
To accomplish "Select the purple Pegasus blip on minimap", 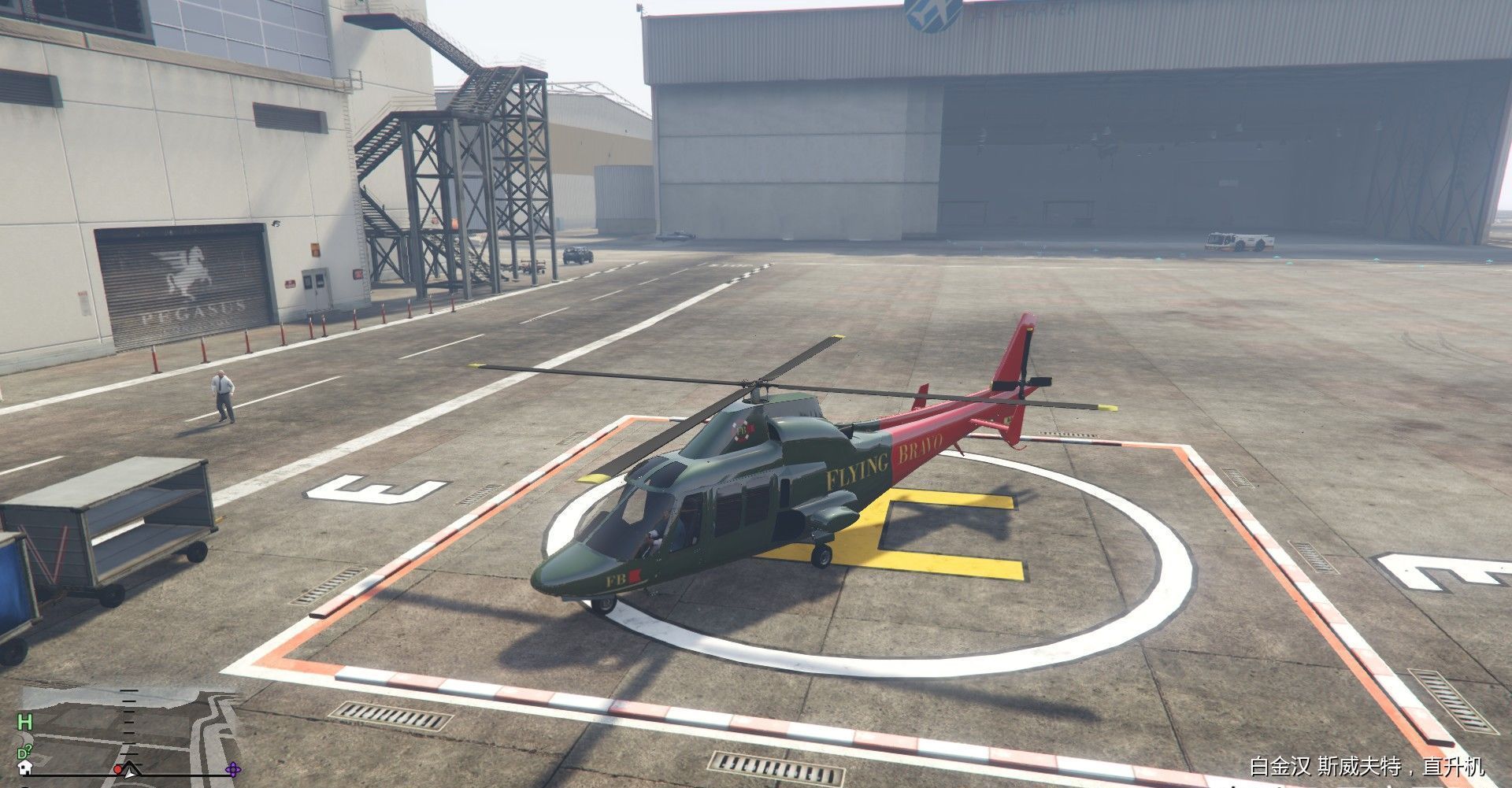I will 234,771.
